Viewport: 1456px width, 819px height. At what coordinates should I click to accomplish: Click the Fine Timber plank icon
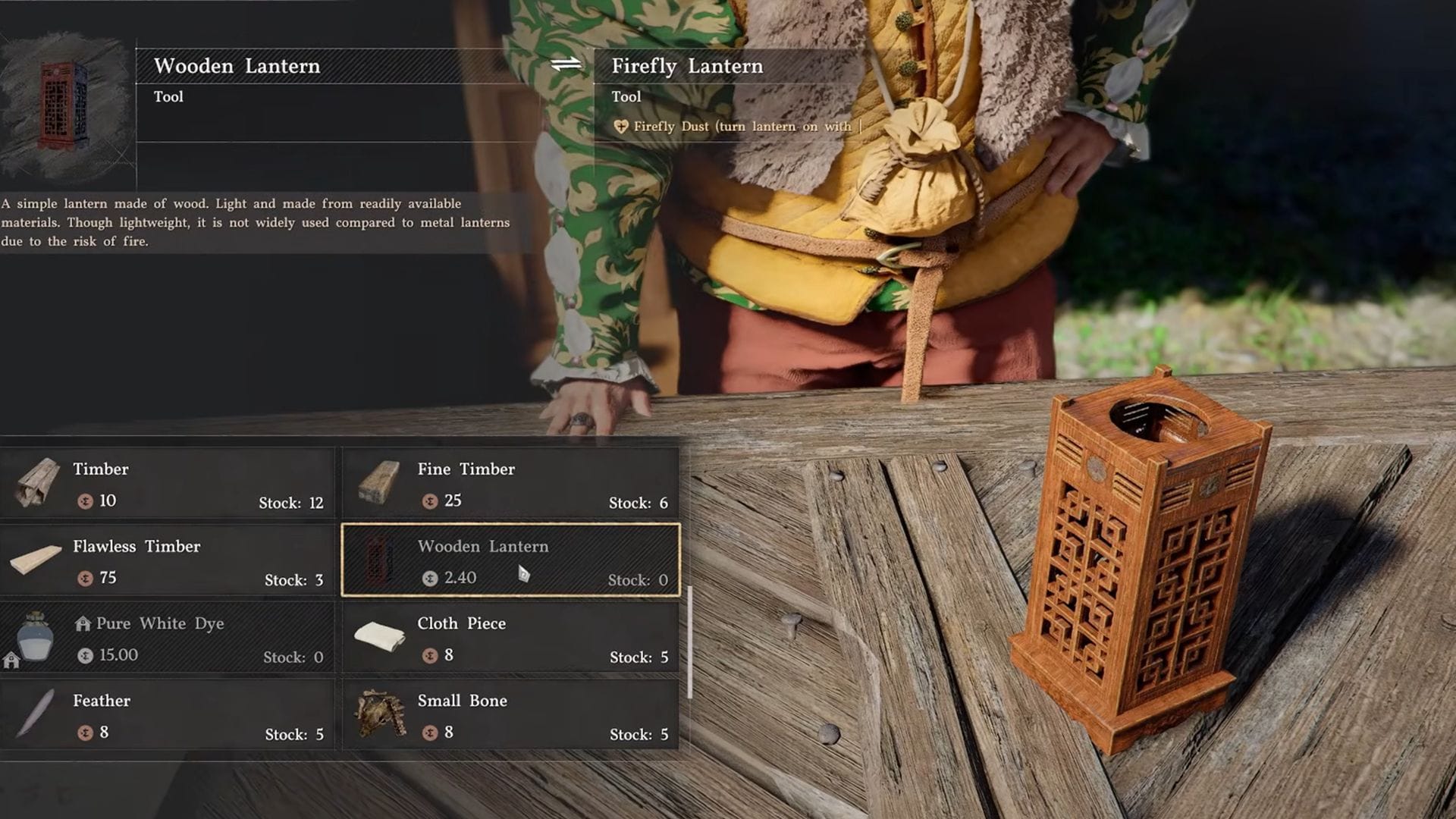point(378,483)
